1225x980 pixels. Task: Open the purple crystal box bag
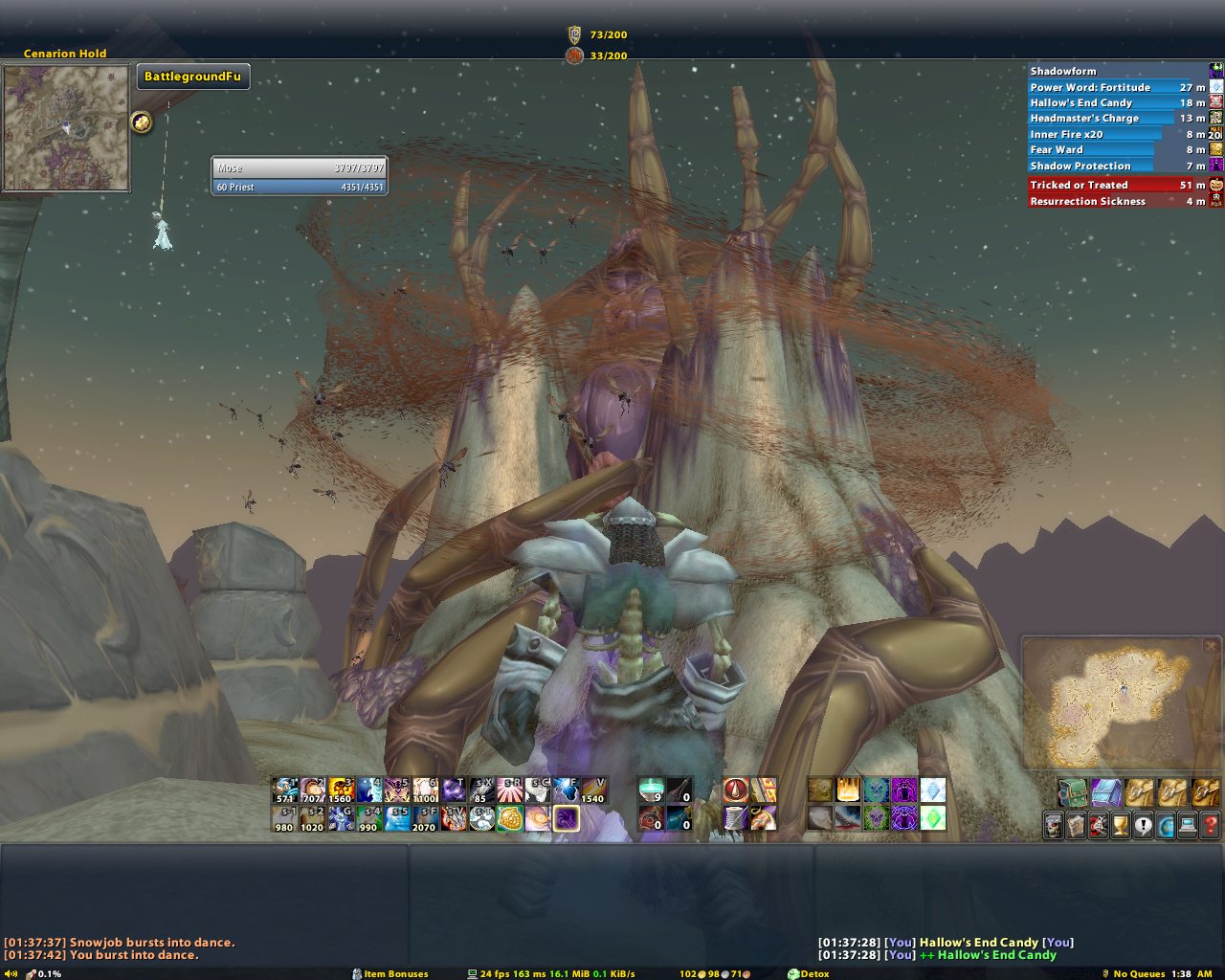pos(1105,792)
